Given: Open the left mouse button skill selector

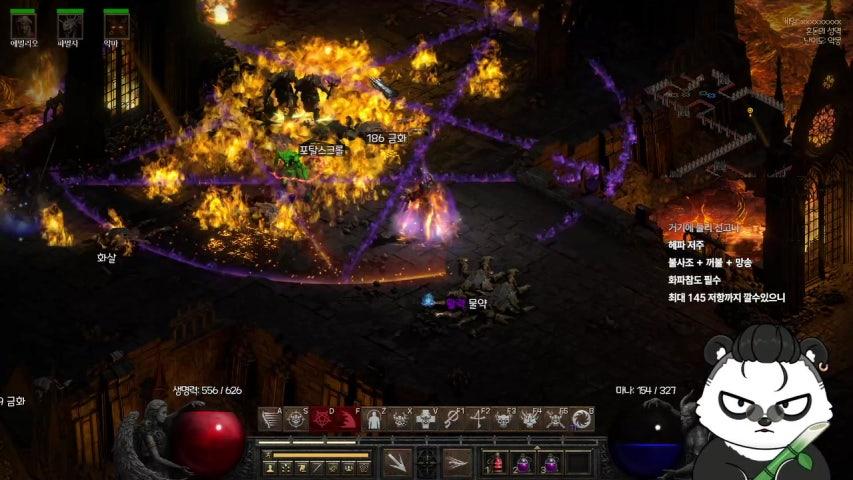Looking at the screenshot, I should [396, 462].
